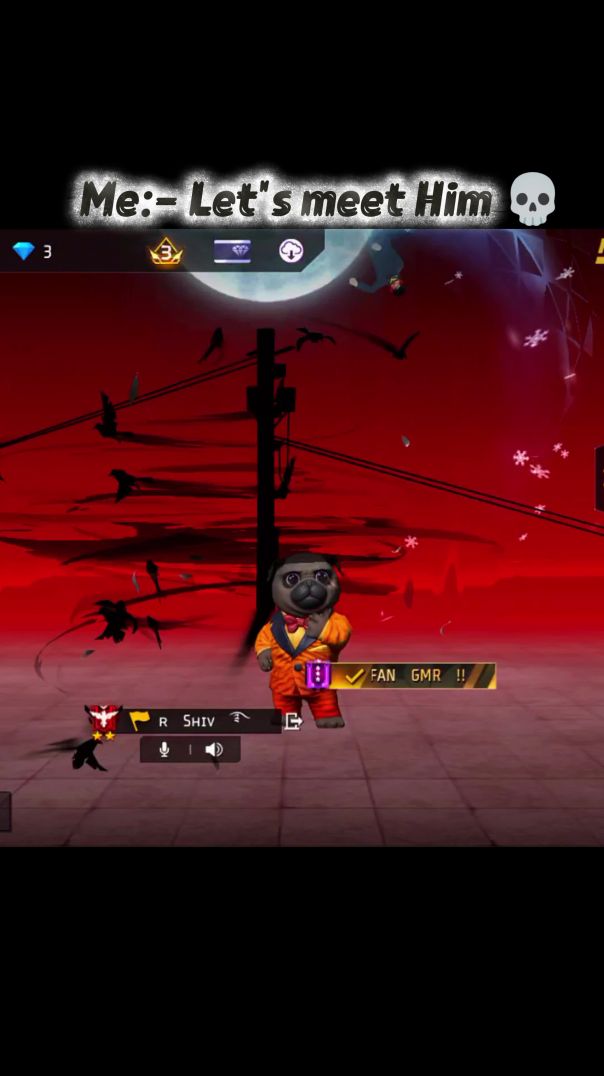
Task: Open the gold crown level 3 badge
Action: [x=166, y=252]
